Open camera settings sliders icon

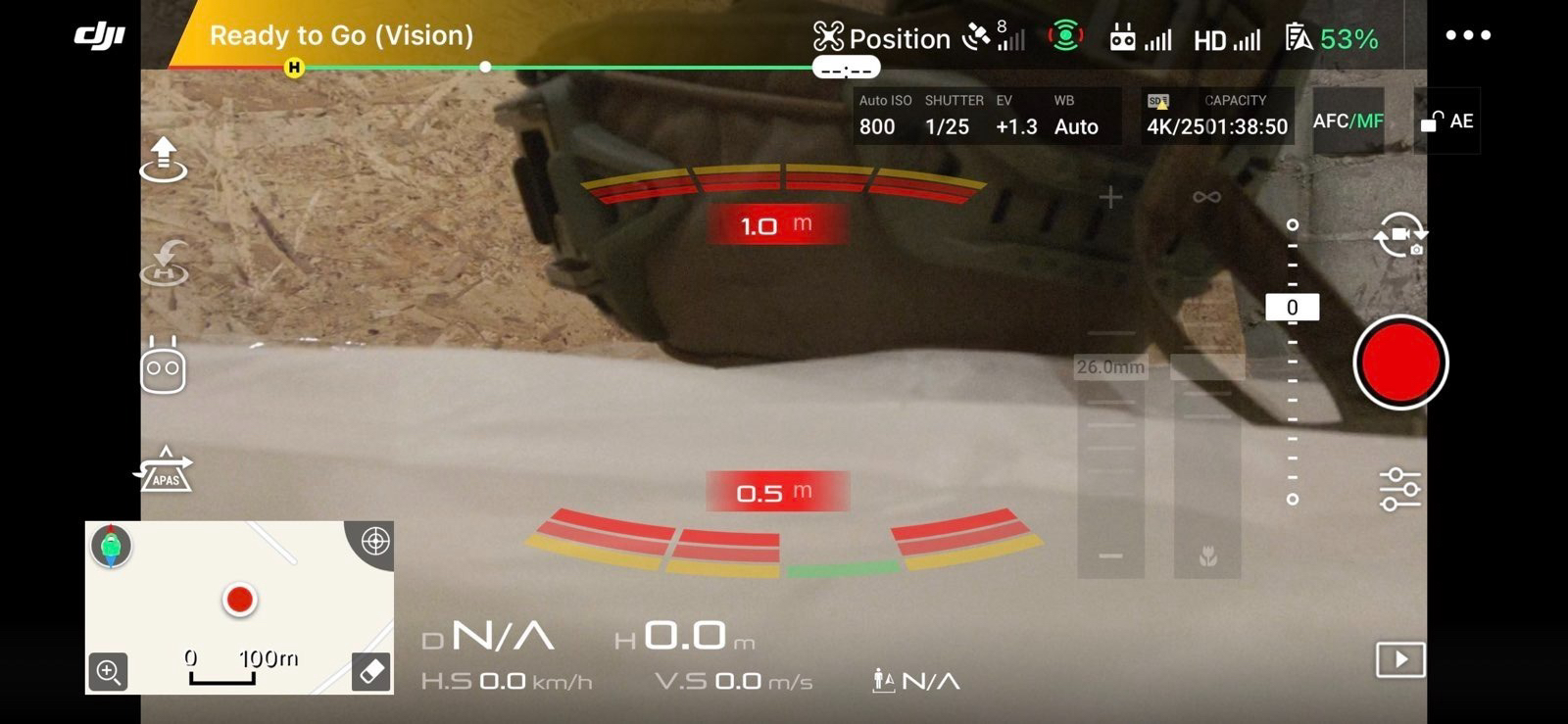pyautogui.click(x=1399, y=489)
